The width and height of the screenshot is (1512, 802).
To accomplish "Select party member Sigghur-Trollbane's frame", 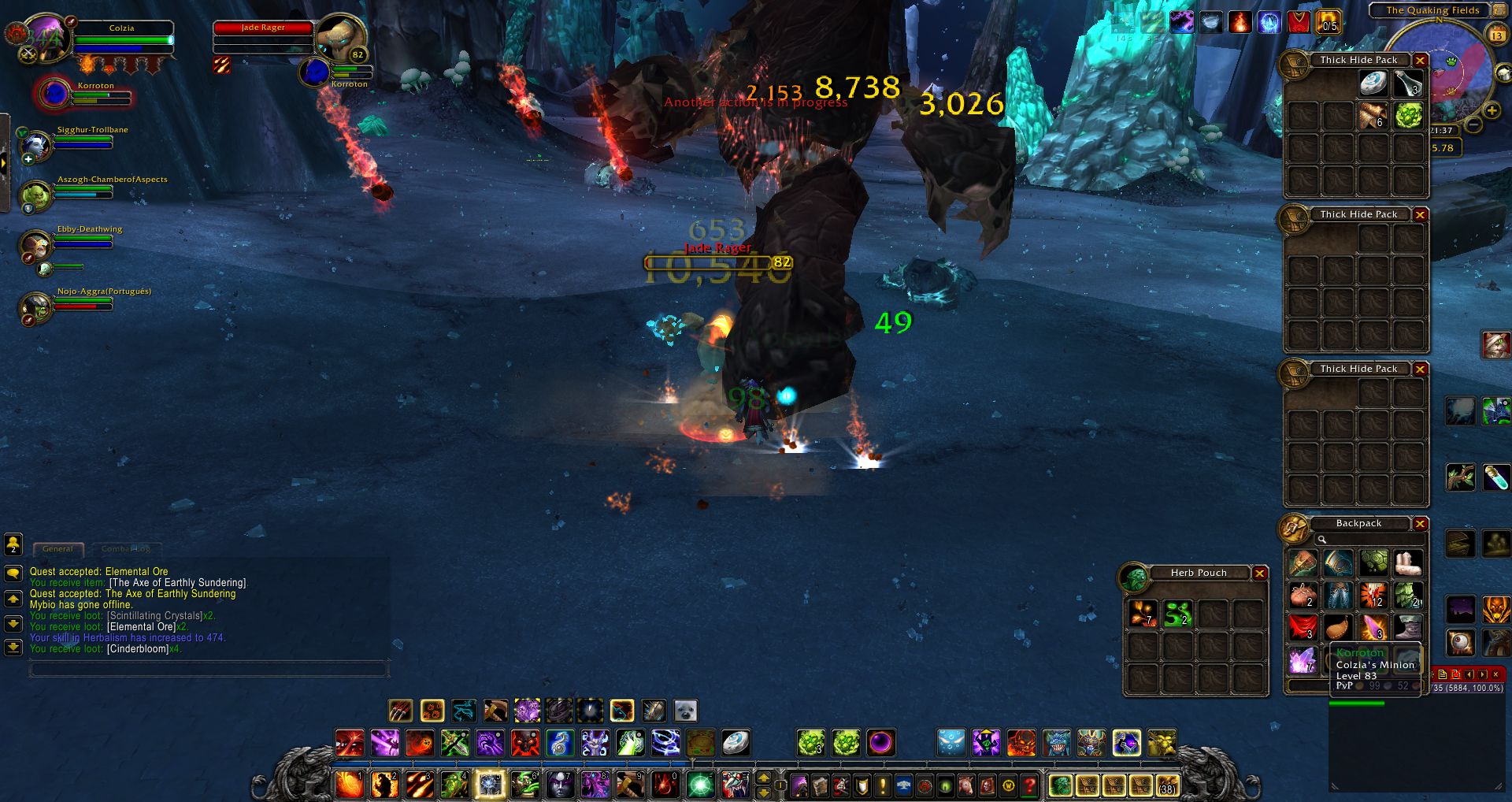I will click(x=83, y=140).
